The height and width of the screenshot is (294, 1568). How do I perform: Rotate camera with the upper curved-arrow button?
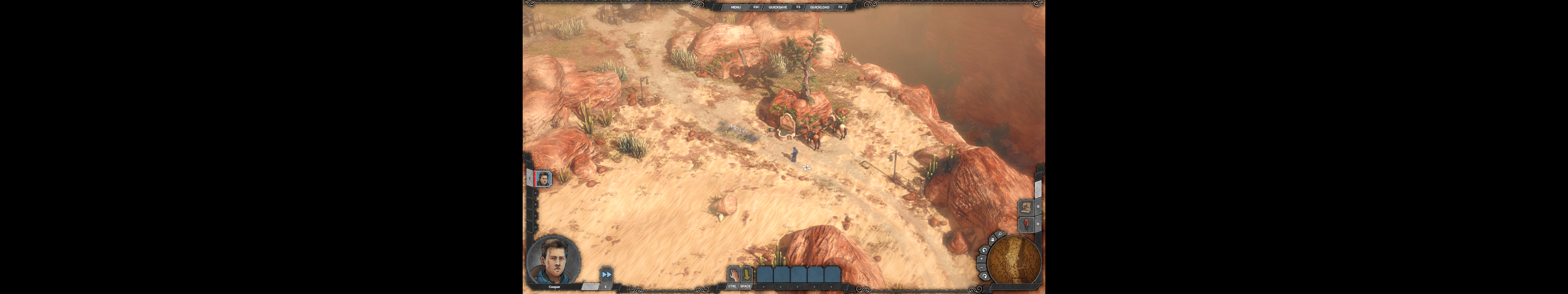pyautogui.click(x=984, y=250)
